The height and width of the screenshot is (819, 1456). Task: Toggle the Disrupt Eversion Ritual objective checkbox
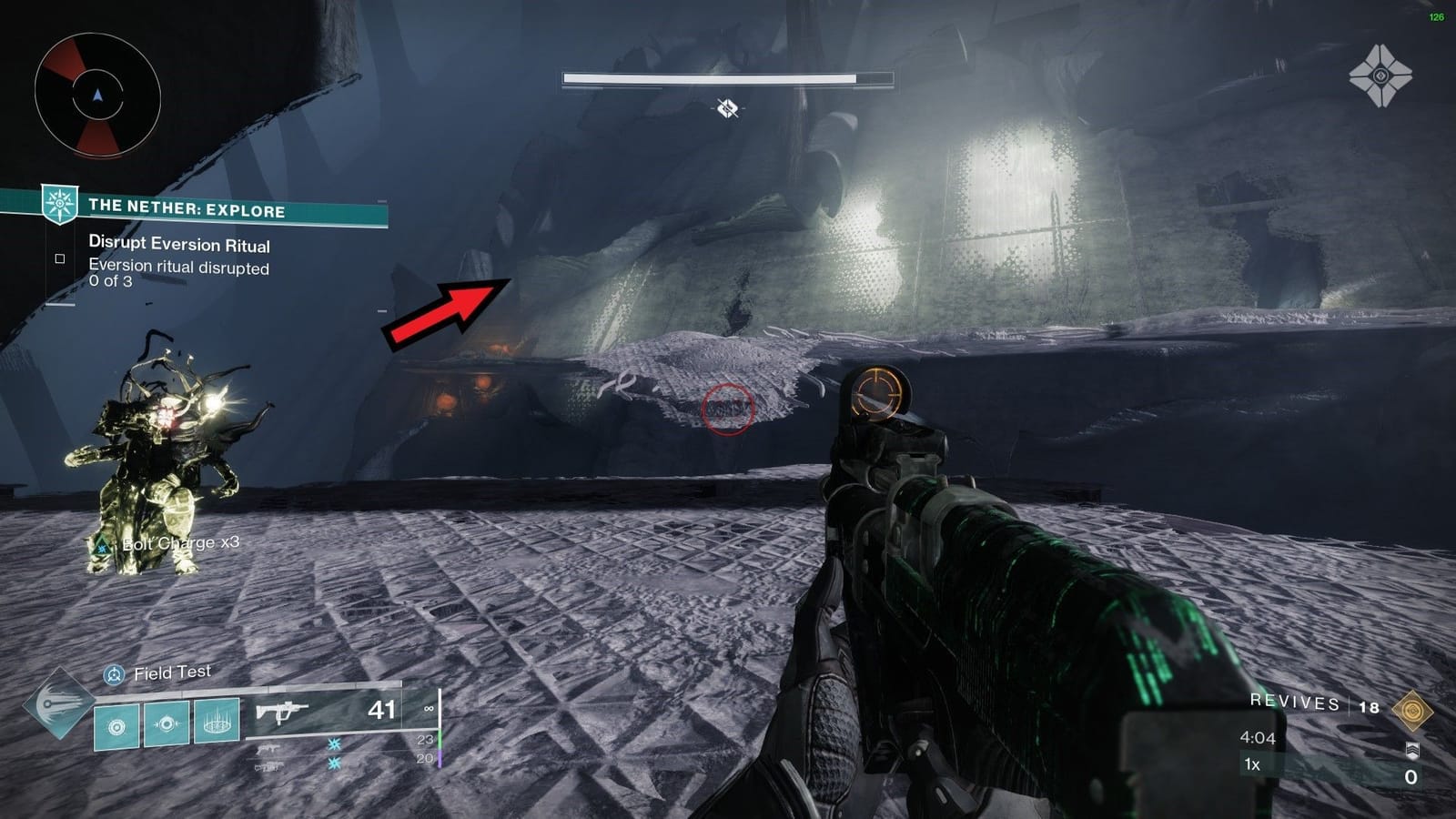coord(60,259)
